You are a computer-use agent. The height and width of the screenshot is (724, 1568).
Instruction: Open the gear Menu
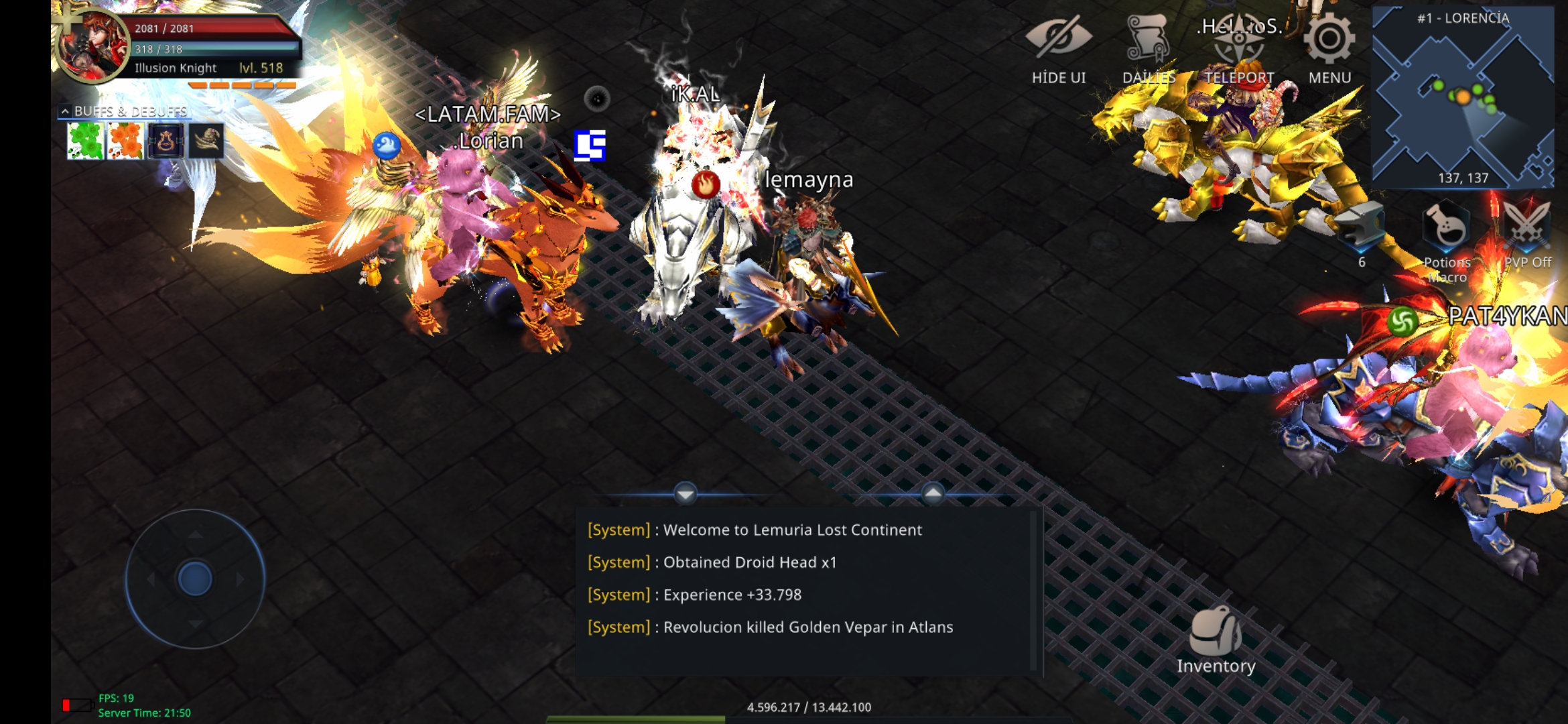click(1329, 48)
